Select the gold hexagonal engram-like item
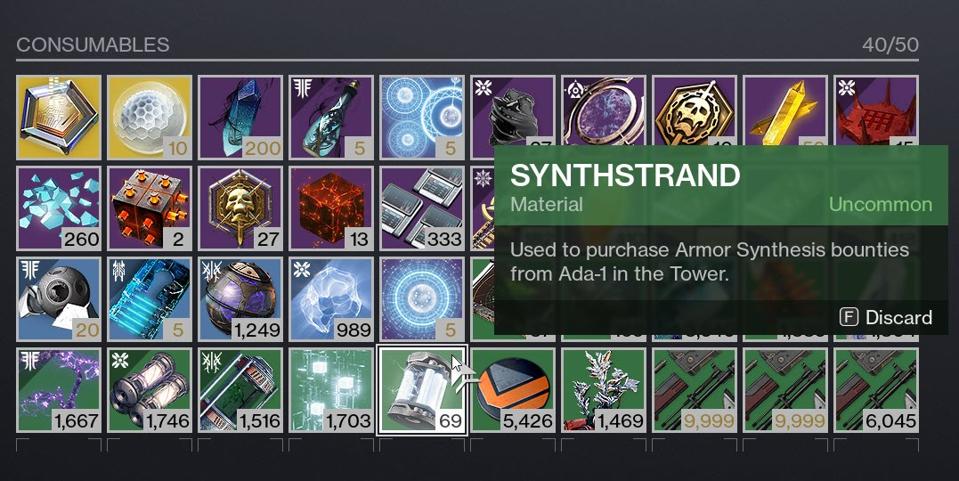The width and height of the screenshot is (959, 481). [x=59, y=117]
